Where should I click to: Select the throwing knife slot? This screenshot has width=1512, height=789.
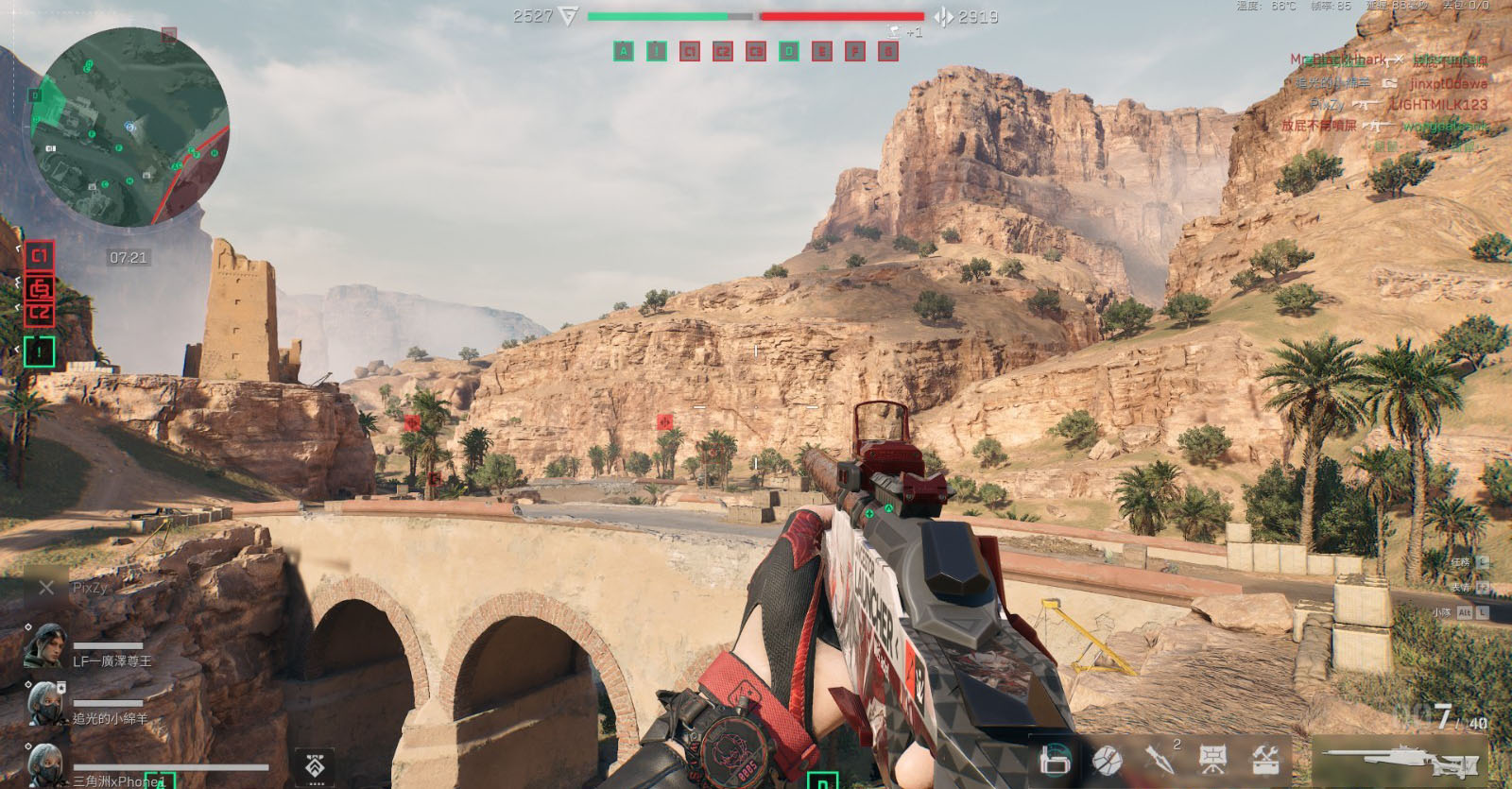pyautogui.click(x=1160, y=758)
